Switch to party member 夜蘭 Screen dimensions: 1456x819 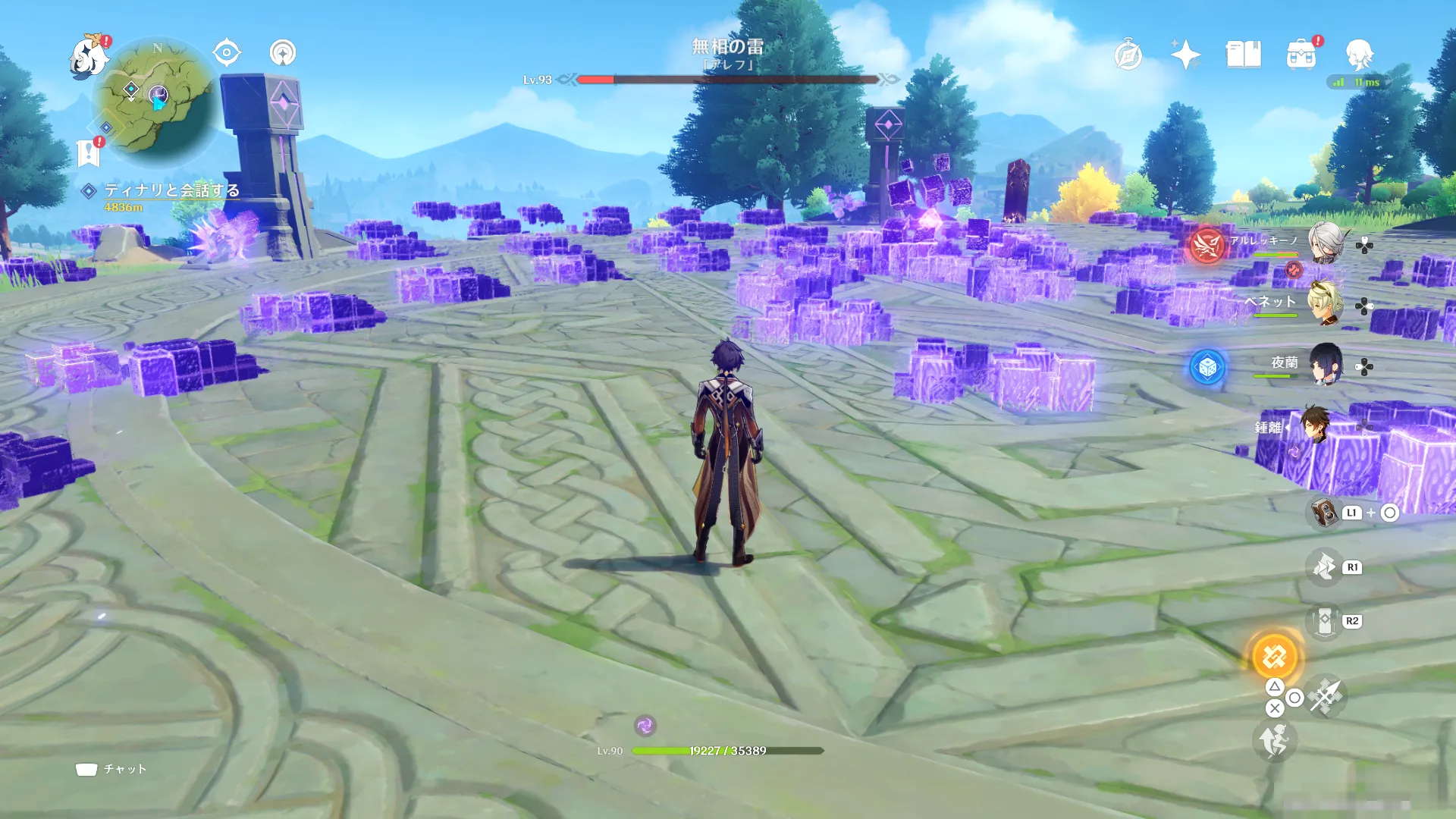pyautogui.click(x=1324, y=365)
